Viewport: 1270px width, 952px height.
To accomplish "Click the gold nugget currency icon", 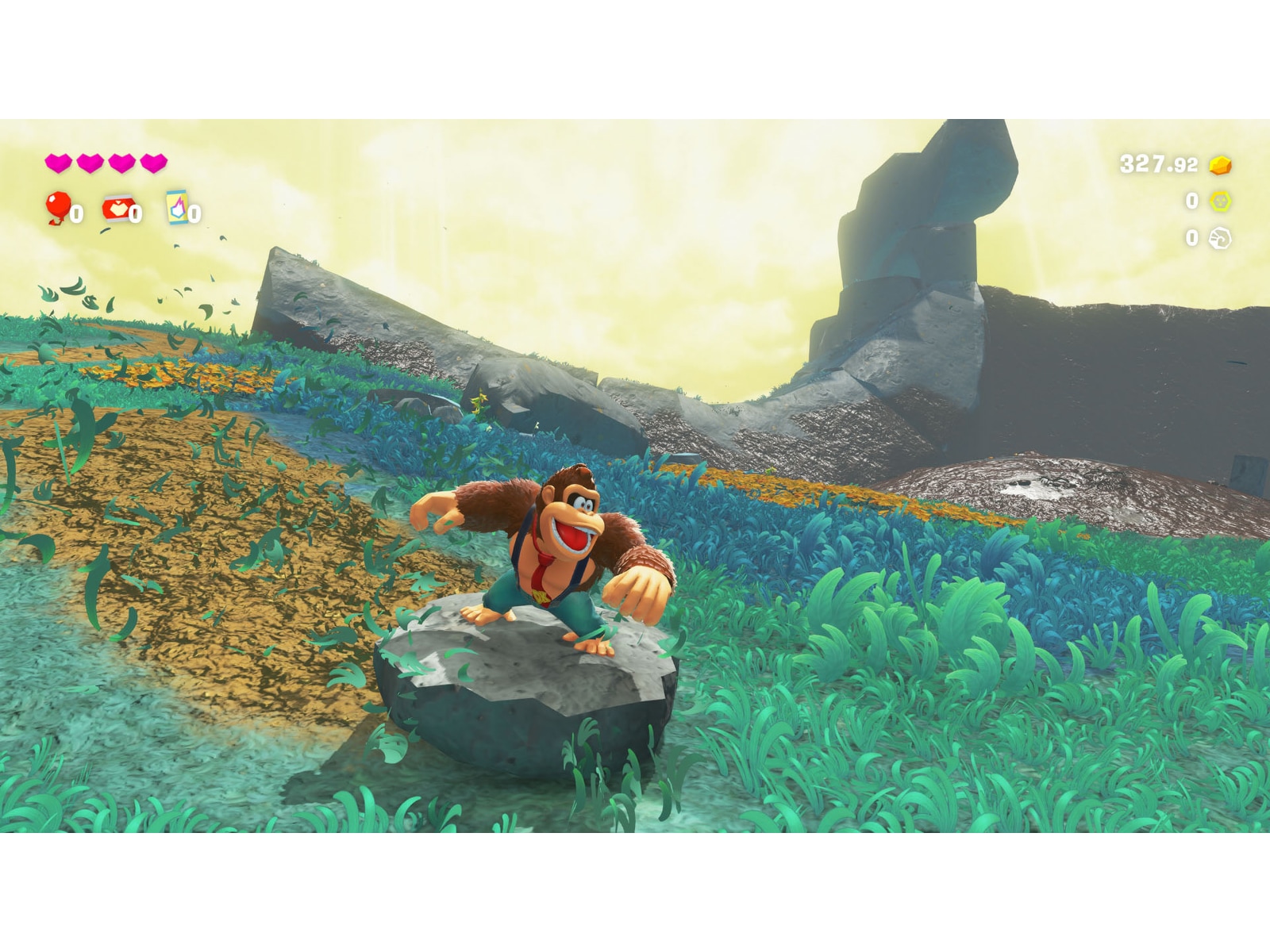I will (x=1220, y=165).
